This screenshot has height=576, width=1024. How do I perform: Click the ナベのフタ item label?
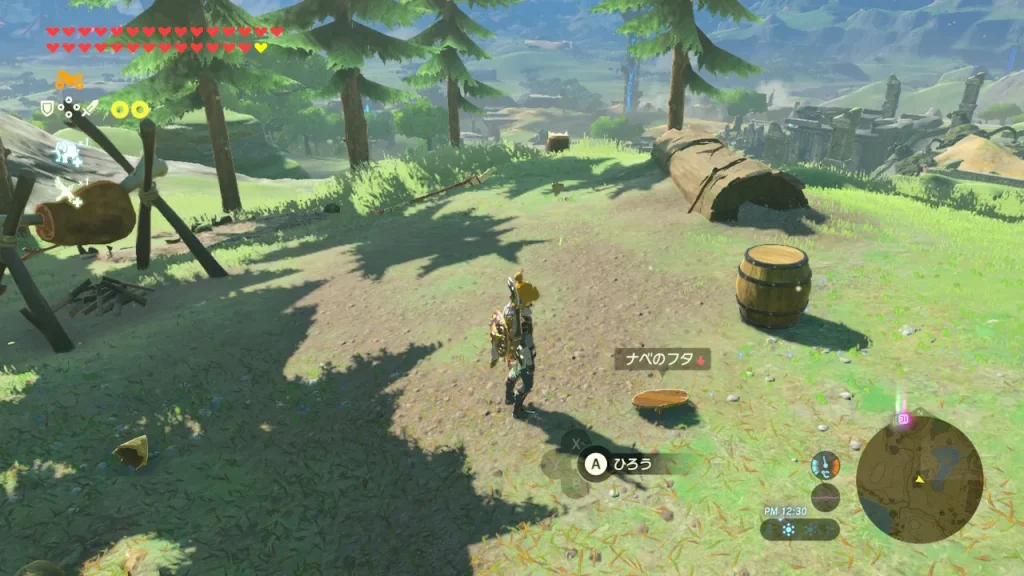[661, 359]
